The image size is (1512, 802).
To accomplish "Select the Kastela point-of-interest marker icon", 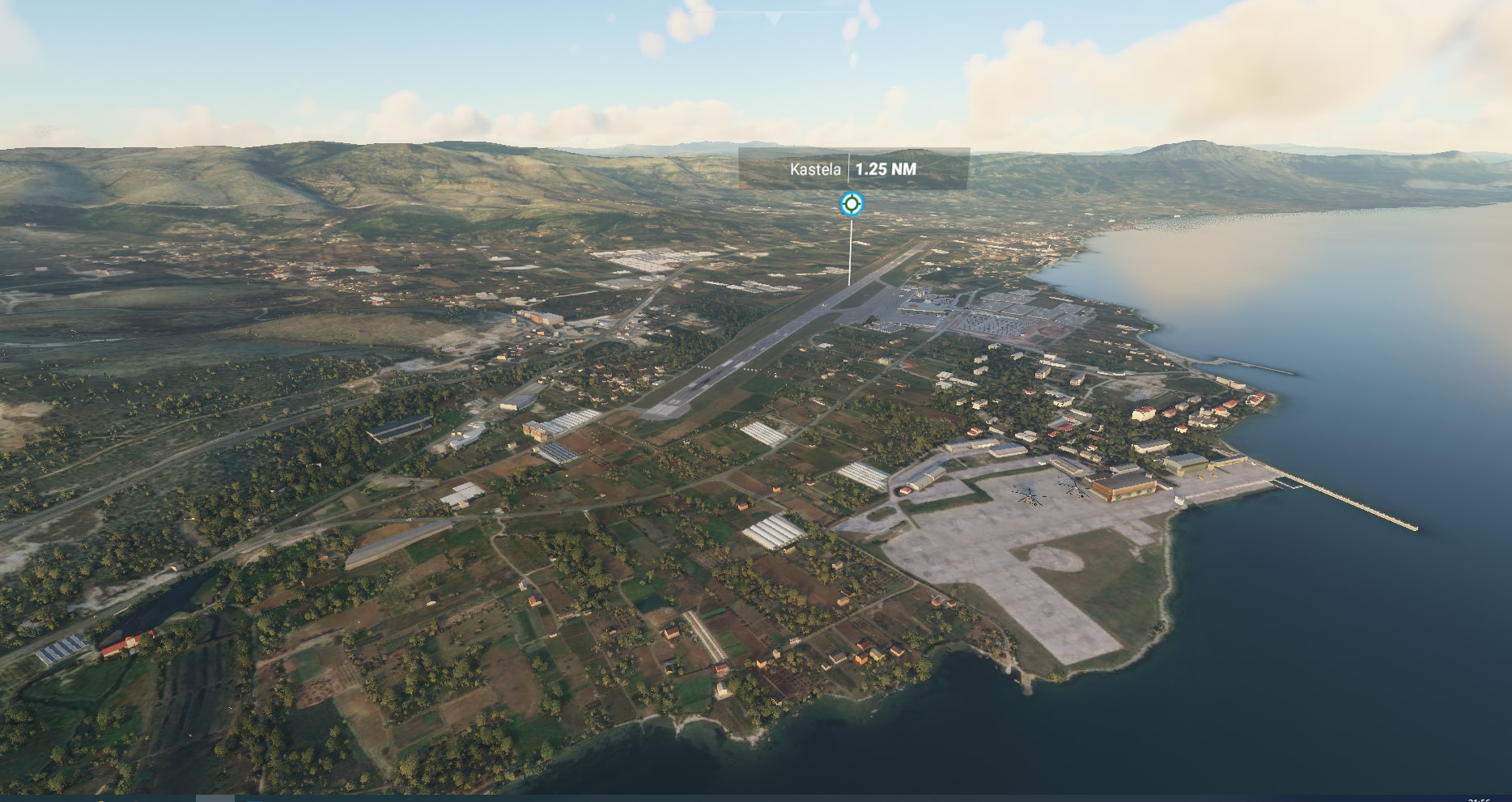I will coord(851,203).
